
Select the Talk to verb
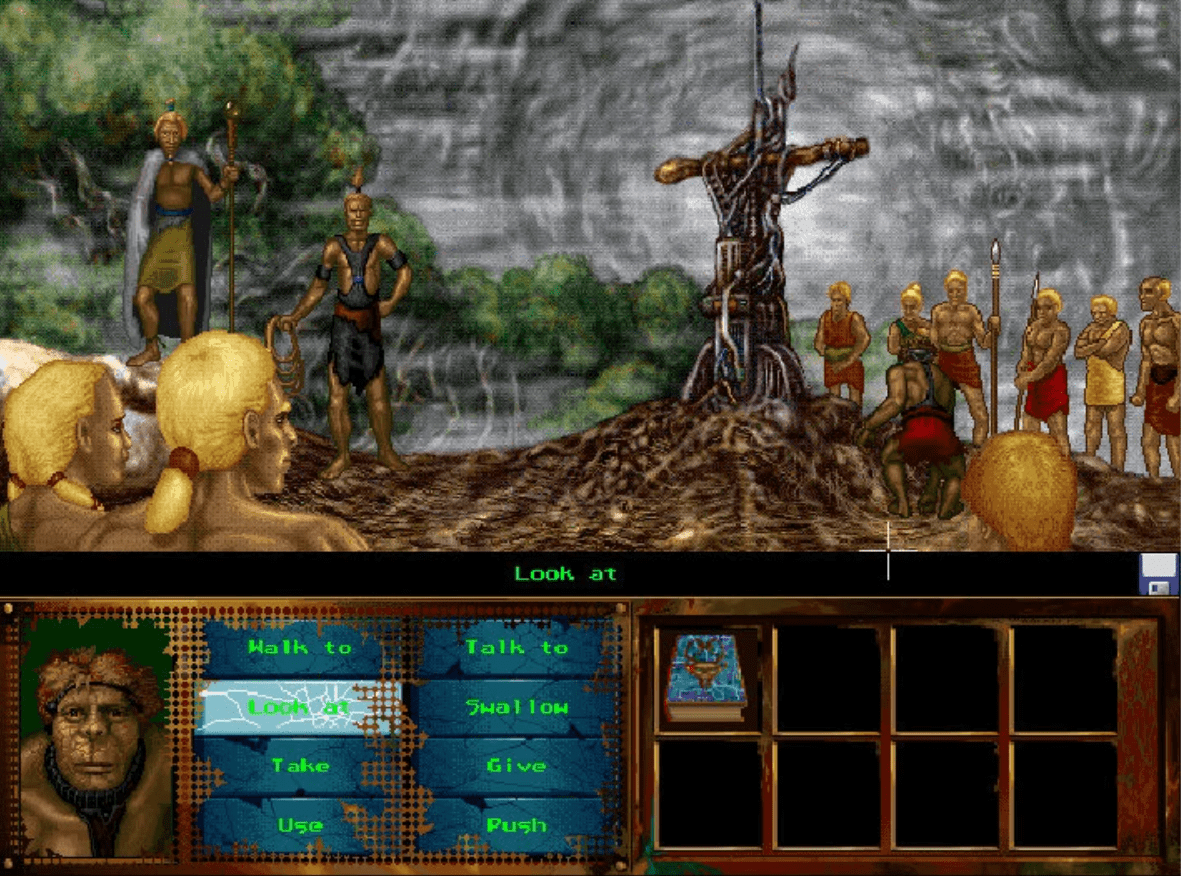click(x=516, y=648)
